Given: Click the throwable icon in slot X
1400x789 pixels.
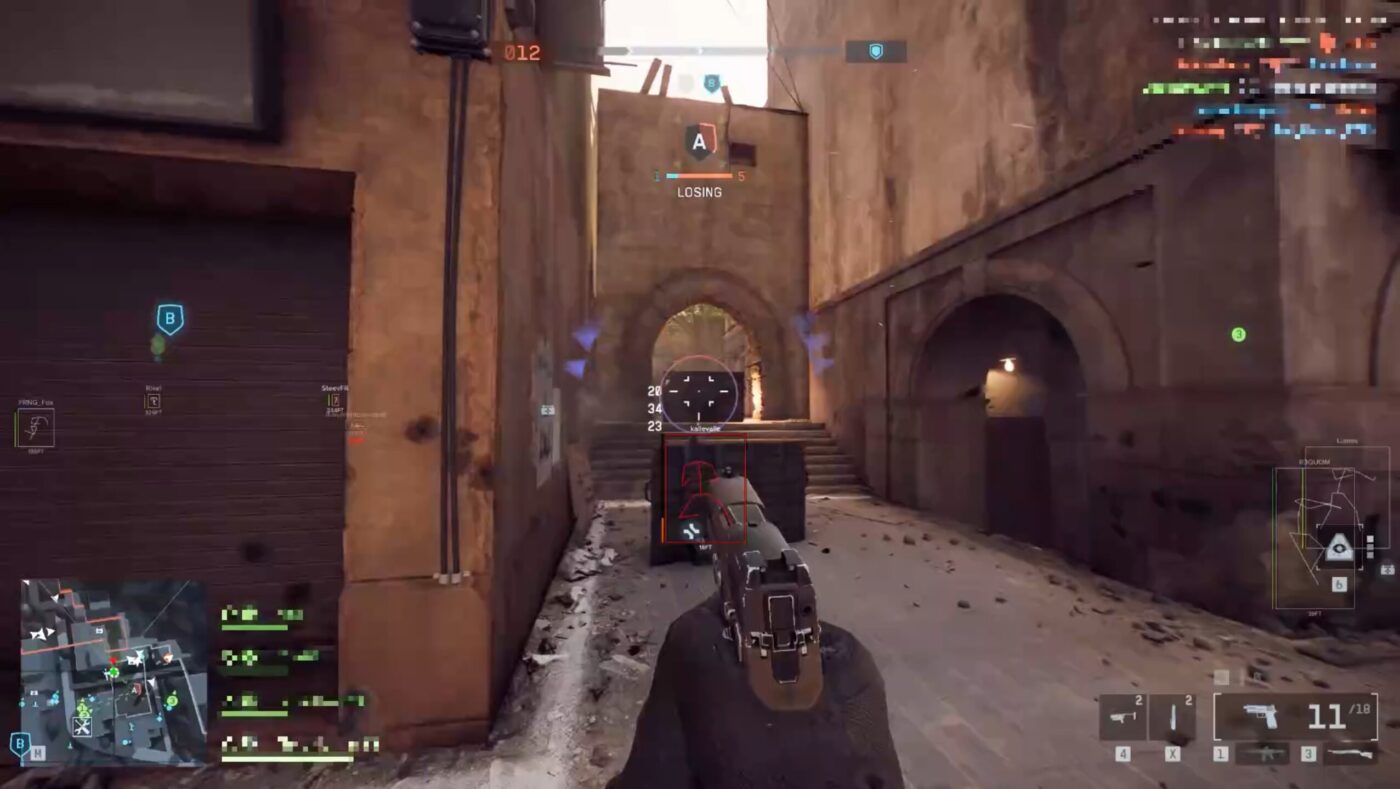Looking at the screenshot, I should 1173,716.
